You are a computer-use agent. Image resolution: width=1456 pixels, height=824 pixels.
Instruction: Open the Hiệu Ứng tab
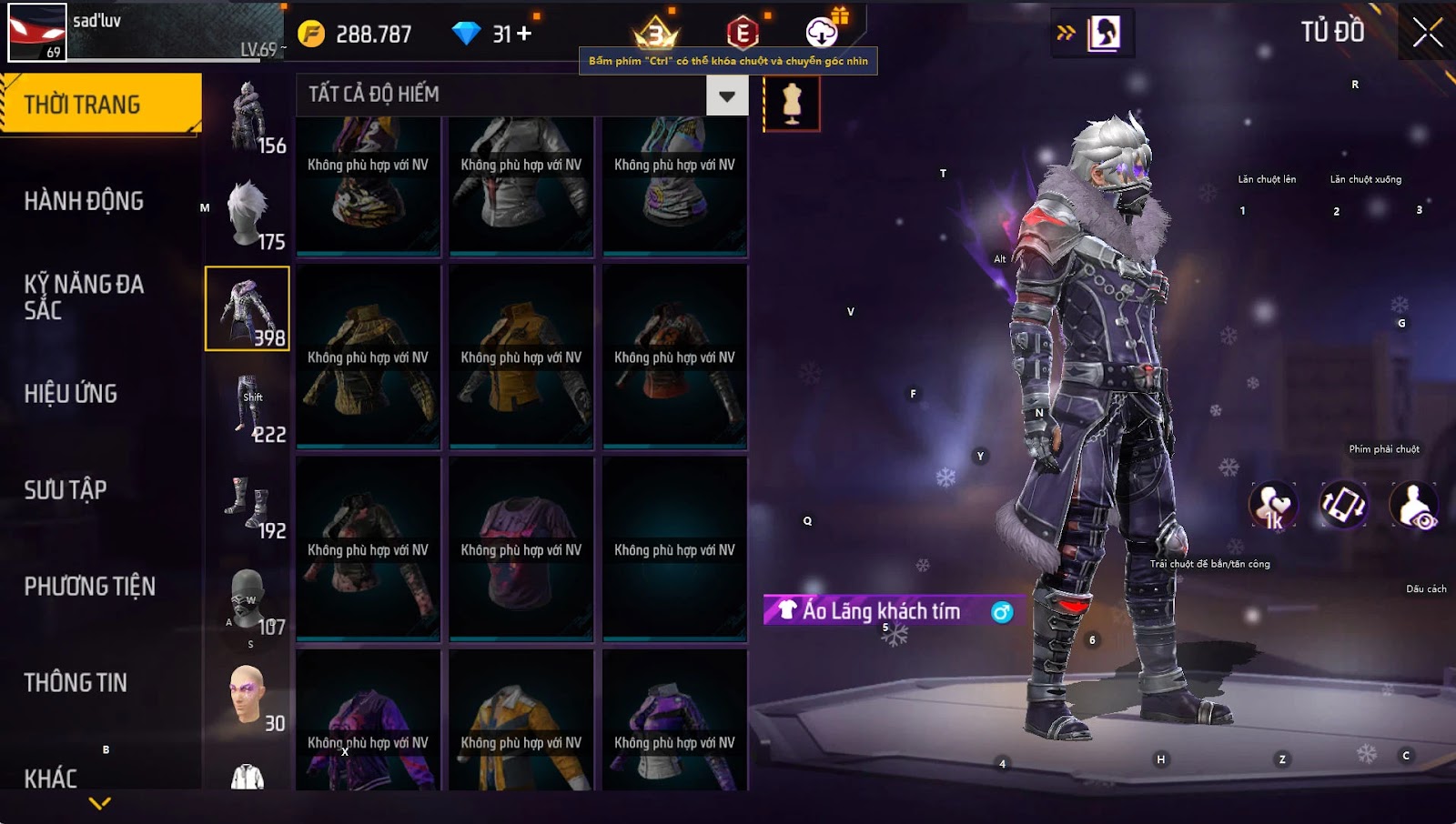71,394
